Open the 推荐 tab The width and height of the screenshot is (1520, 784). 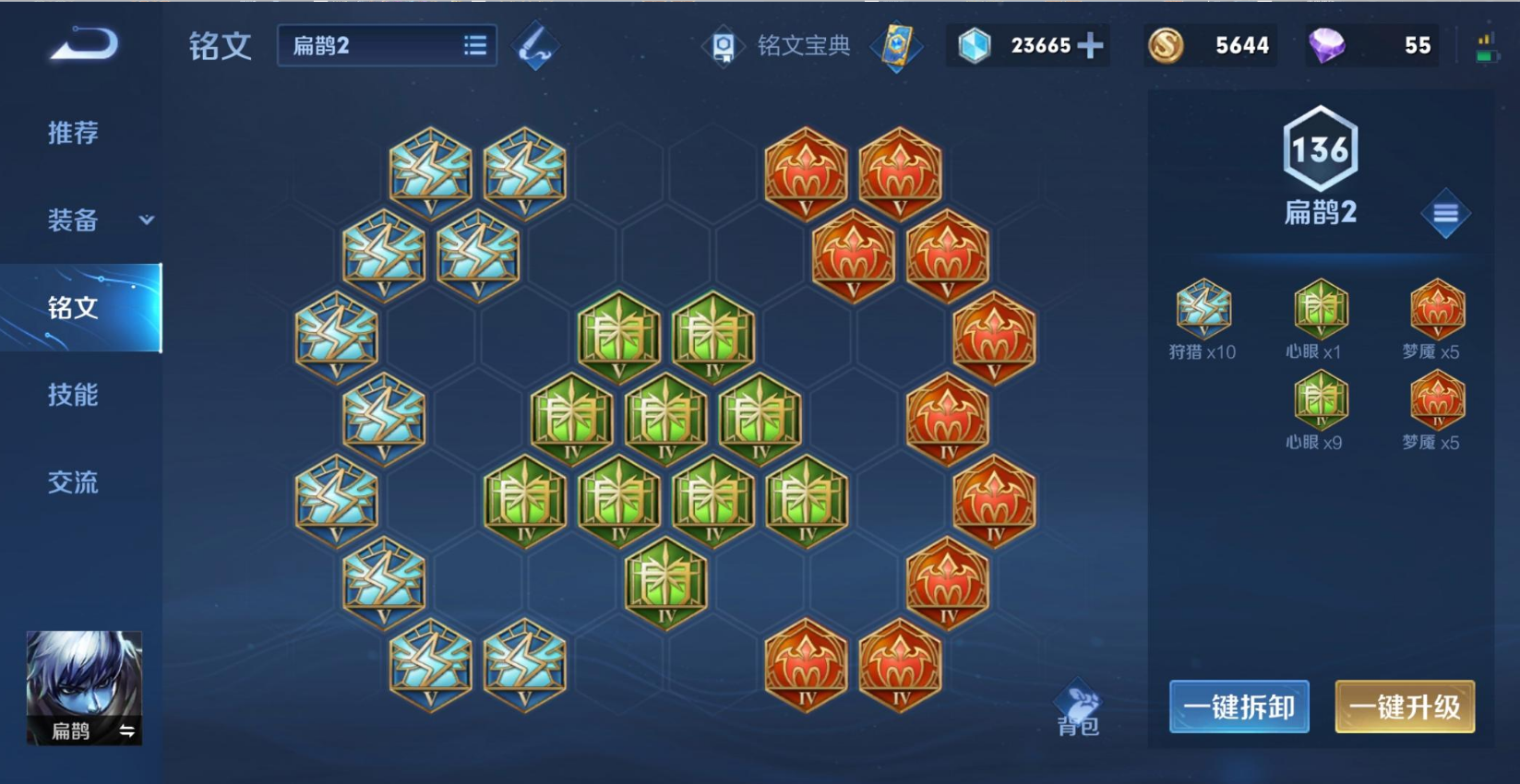(73, 133)
